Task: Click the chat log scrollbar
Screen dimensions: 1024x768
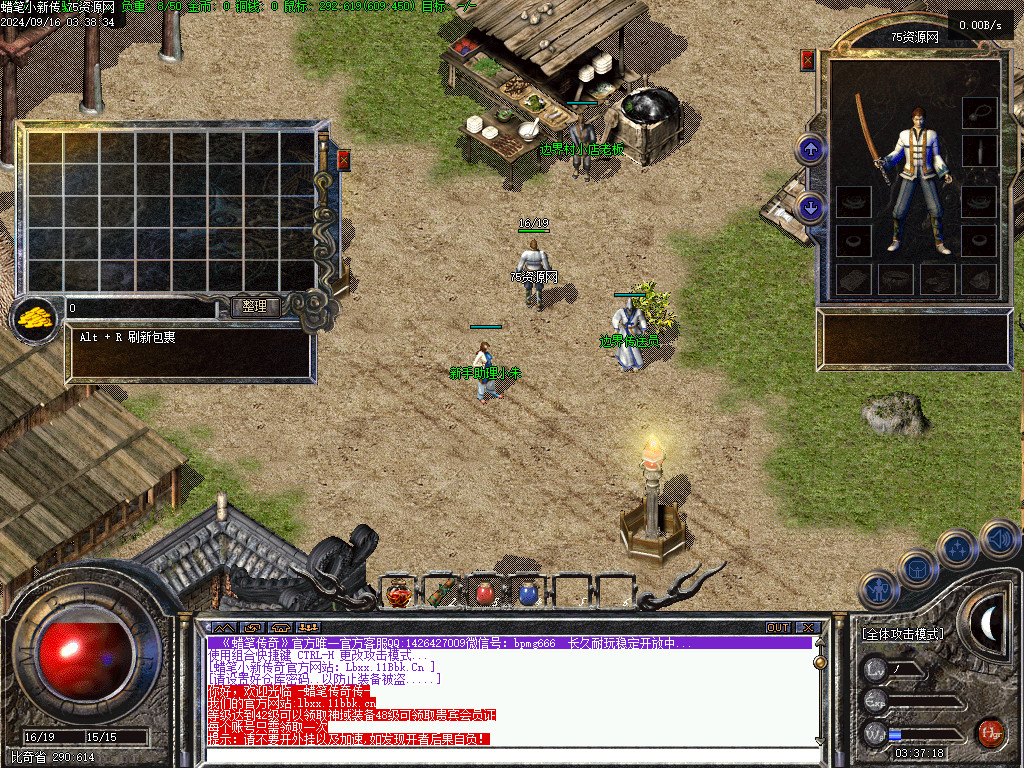Action: pyautogui.click(x=820, y=690)
